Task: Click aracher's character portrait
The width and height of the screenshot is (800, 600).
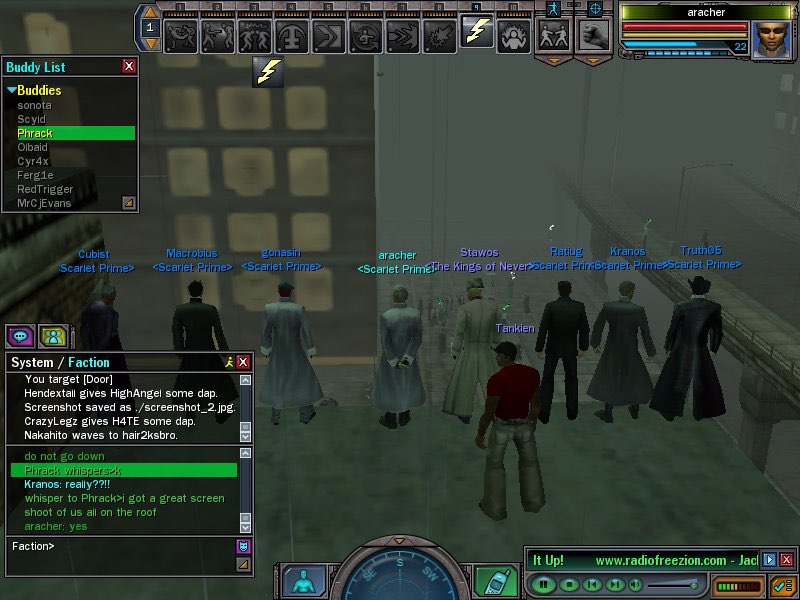Action: [x=771, y=39]
